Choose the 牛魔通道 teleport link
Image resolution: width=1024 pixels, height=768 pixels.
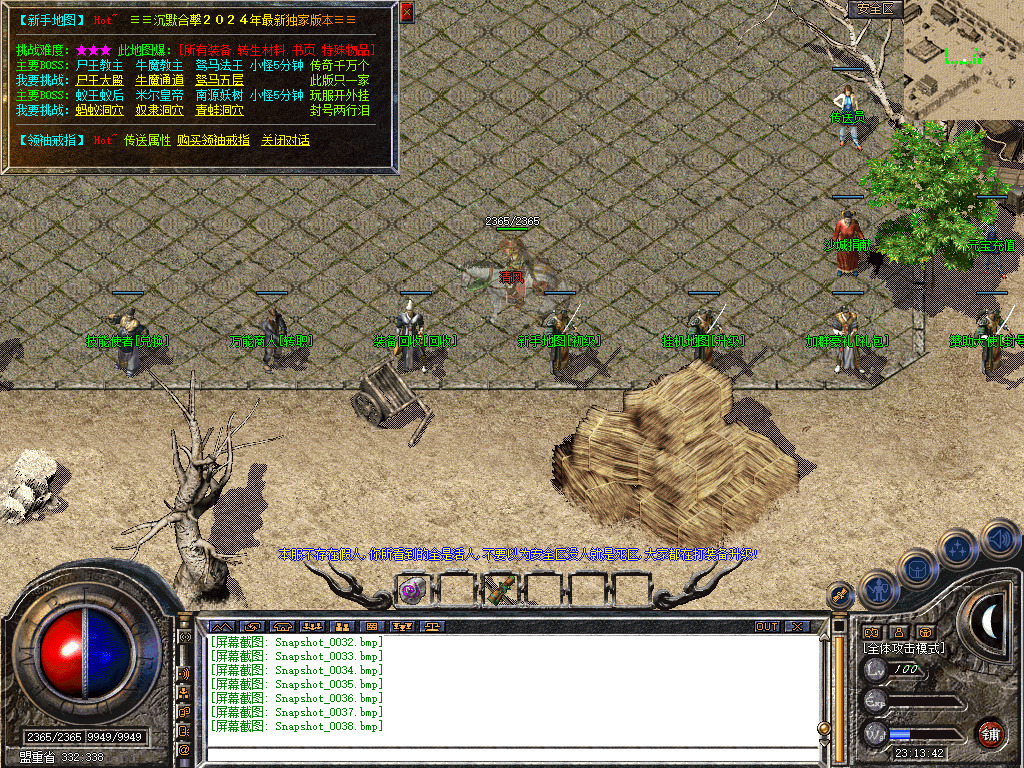pyautogui.click(x=159, y=80)
